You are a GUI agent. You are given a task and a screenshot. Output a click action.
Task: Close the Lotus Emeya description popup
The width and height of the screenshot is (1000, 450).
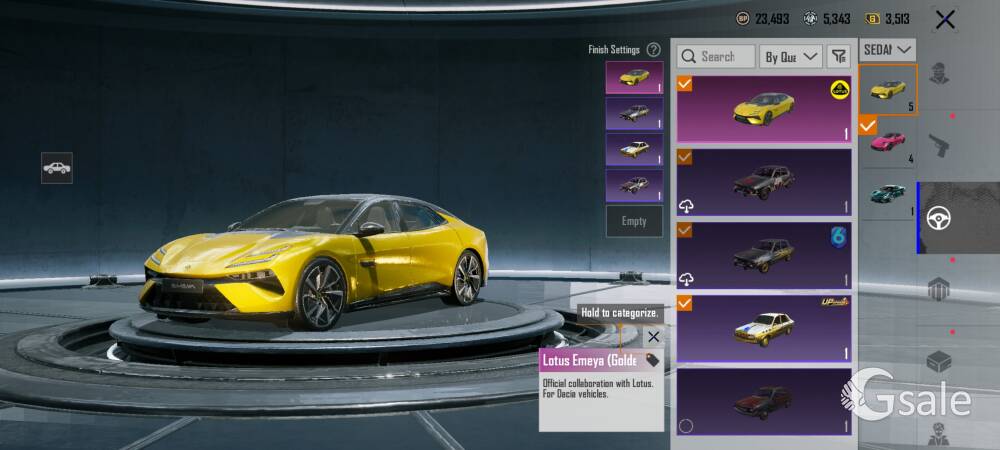click(653, 337)
